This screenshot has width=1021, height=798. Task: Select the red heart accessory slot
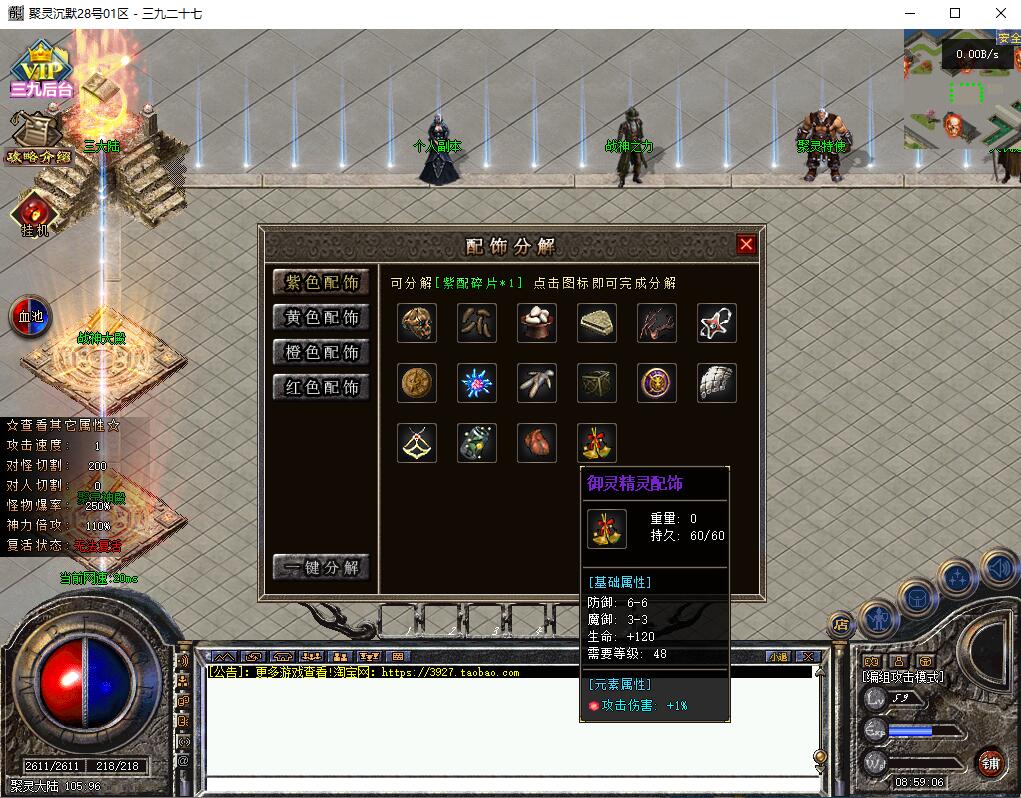point(537,443)
